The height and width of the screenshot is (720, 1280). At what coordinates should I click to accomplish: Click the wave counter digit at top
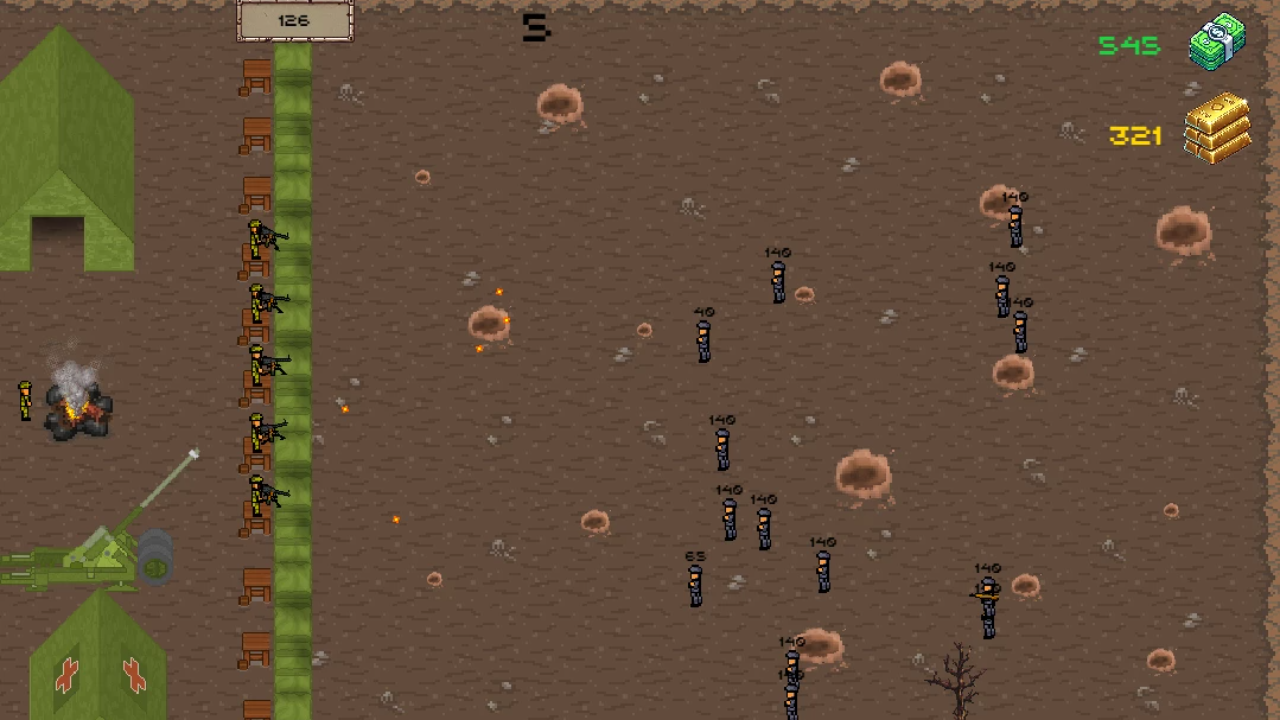(535, 27)
